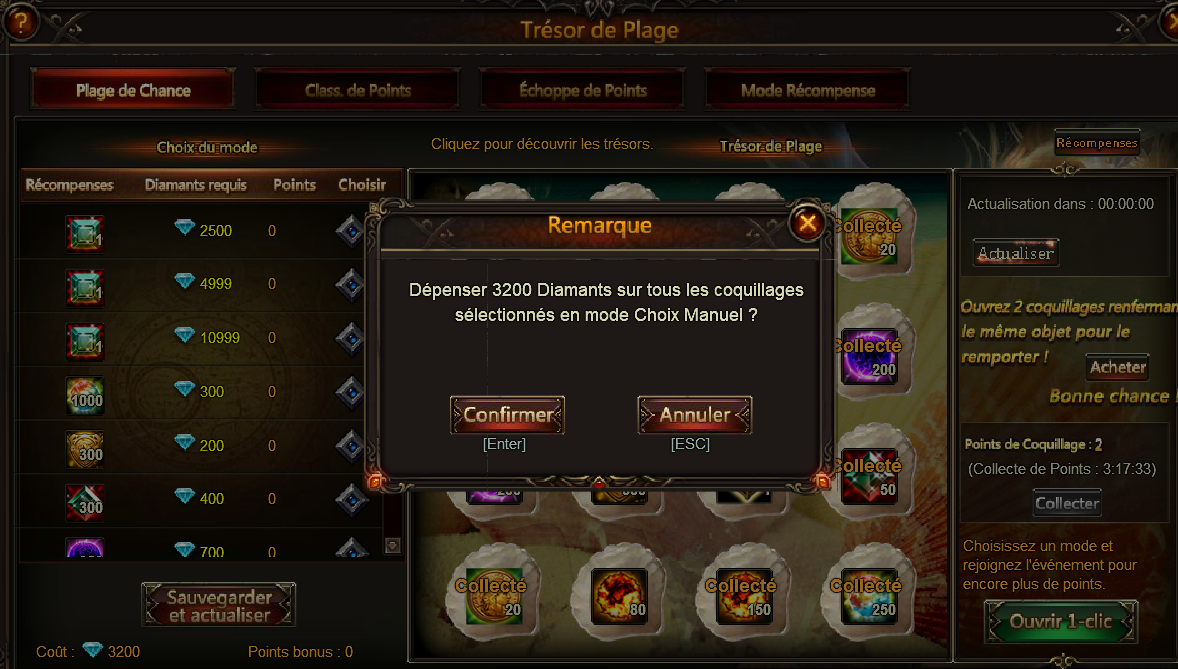Confirm spending 3200 Diamants
The width and height of the screenshot is (1178, 669).
tap(507, 415)
